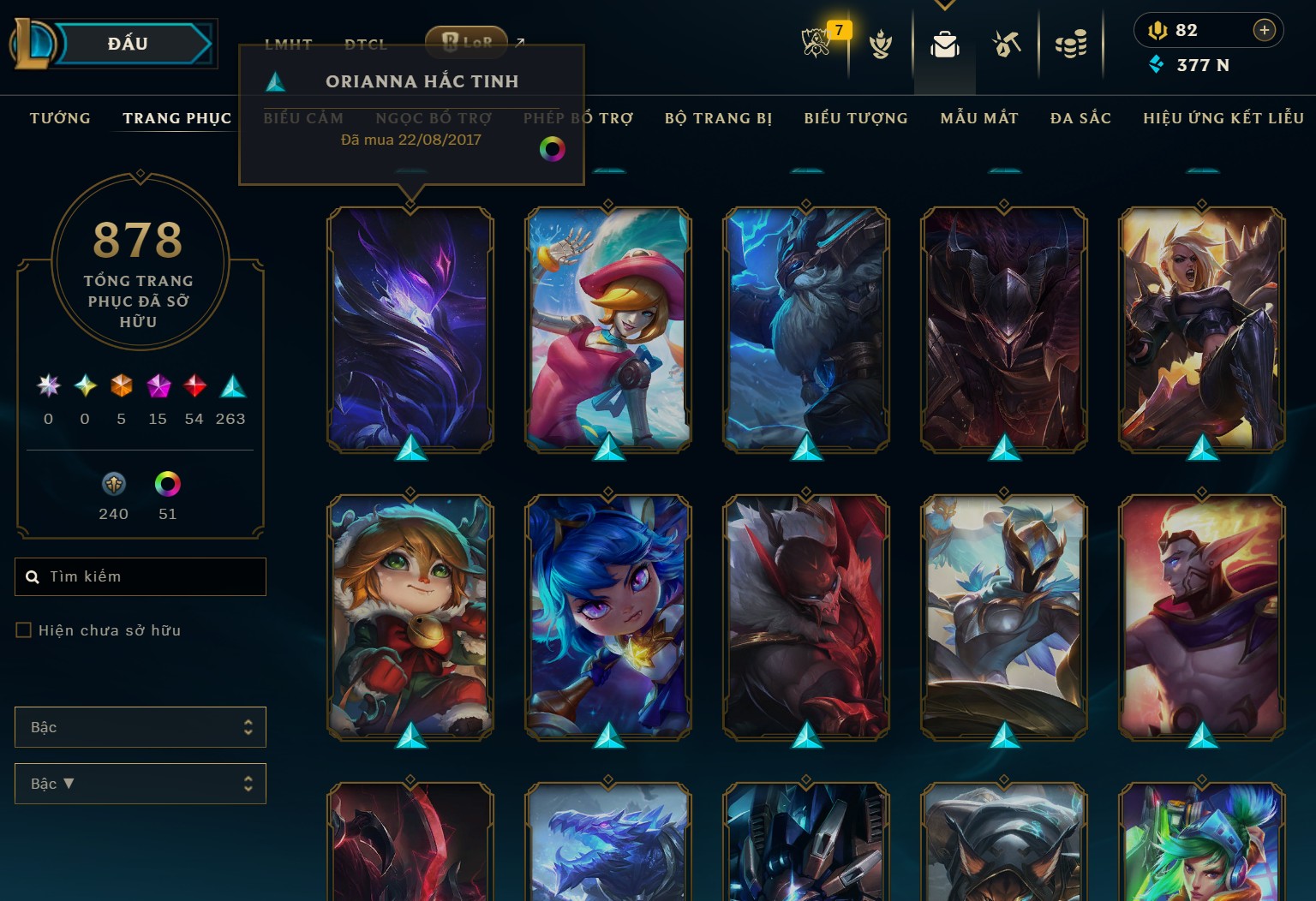The height and width of the screenshot is (901, 1316).
Task: Open the ĐTCL menu item
Action: point(367,44)
